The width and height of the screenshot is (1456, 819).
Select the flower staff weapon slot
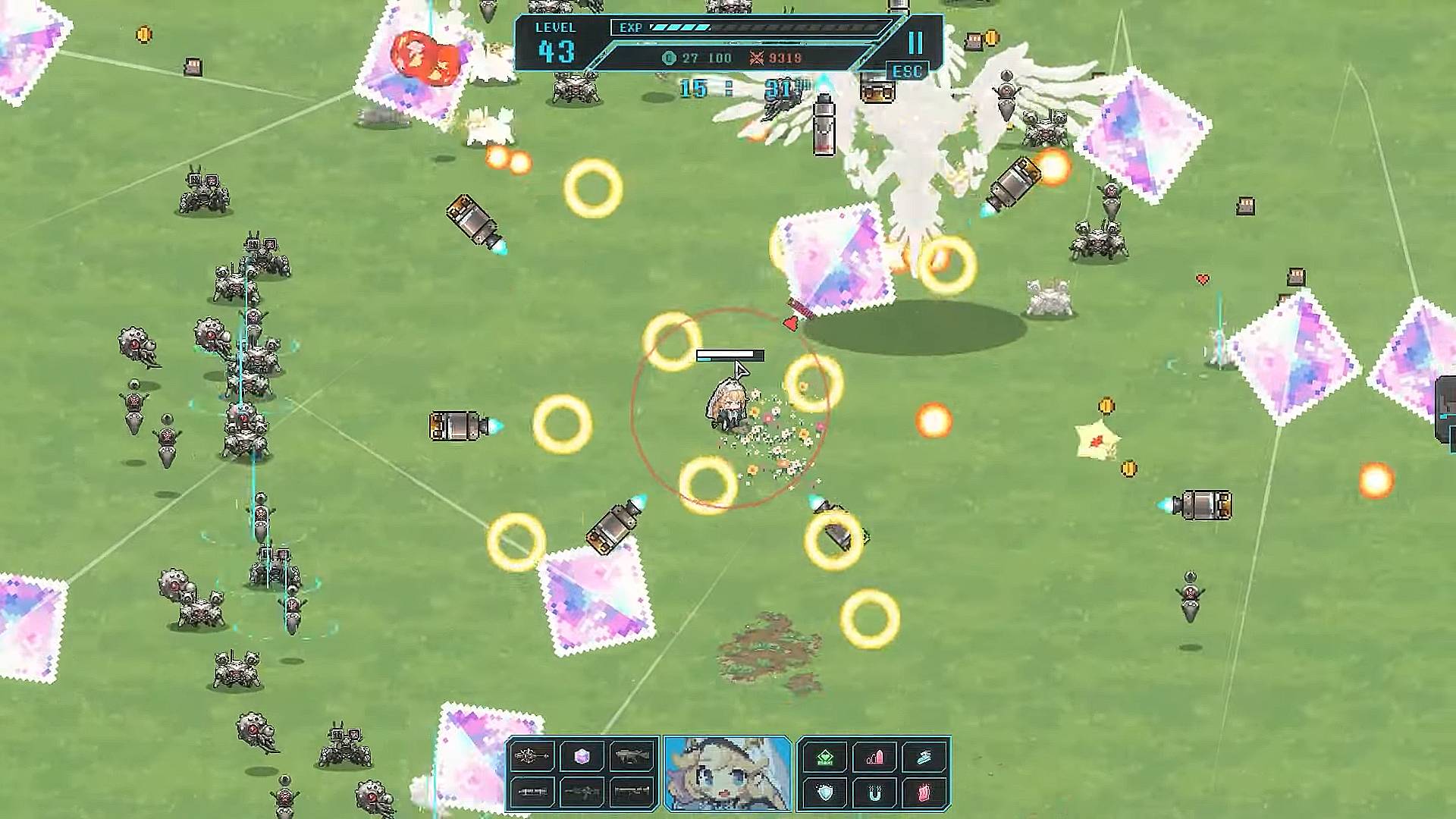531,756
